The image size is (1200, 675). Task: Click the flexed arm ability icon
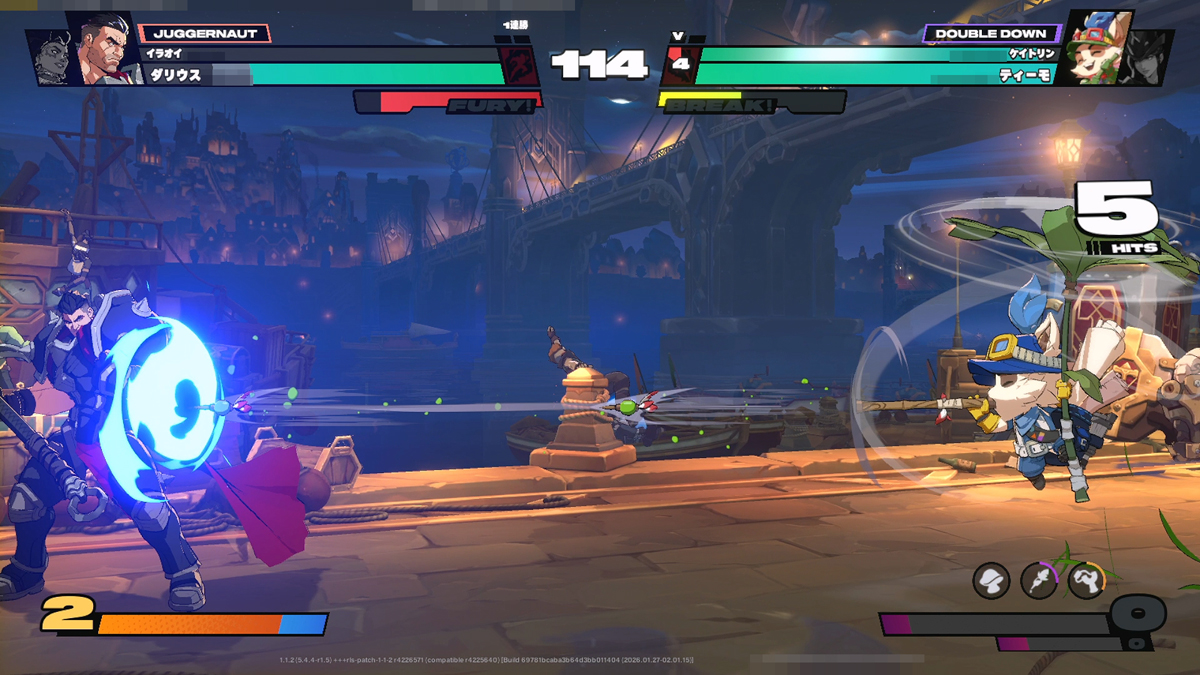pyautogui.click(x=1086, y=580)
